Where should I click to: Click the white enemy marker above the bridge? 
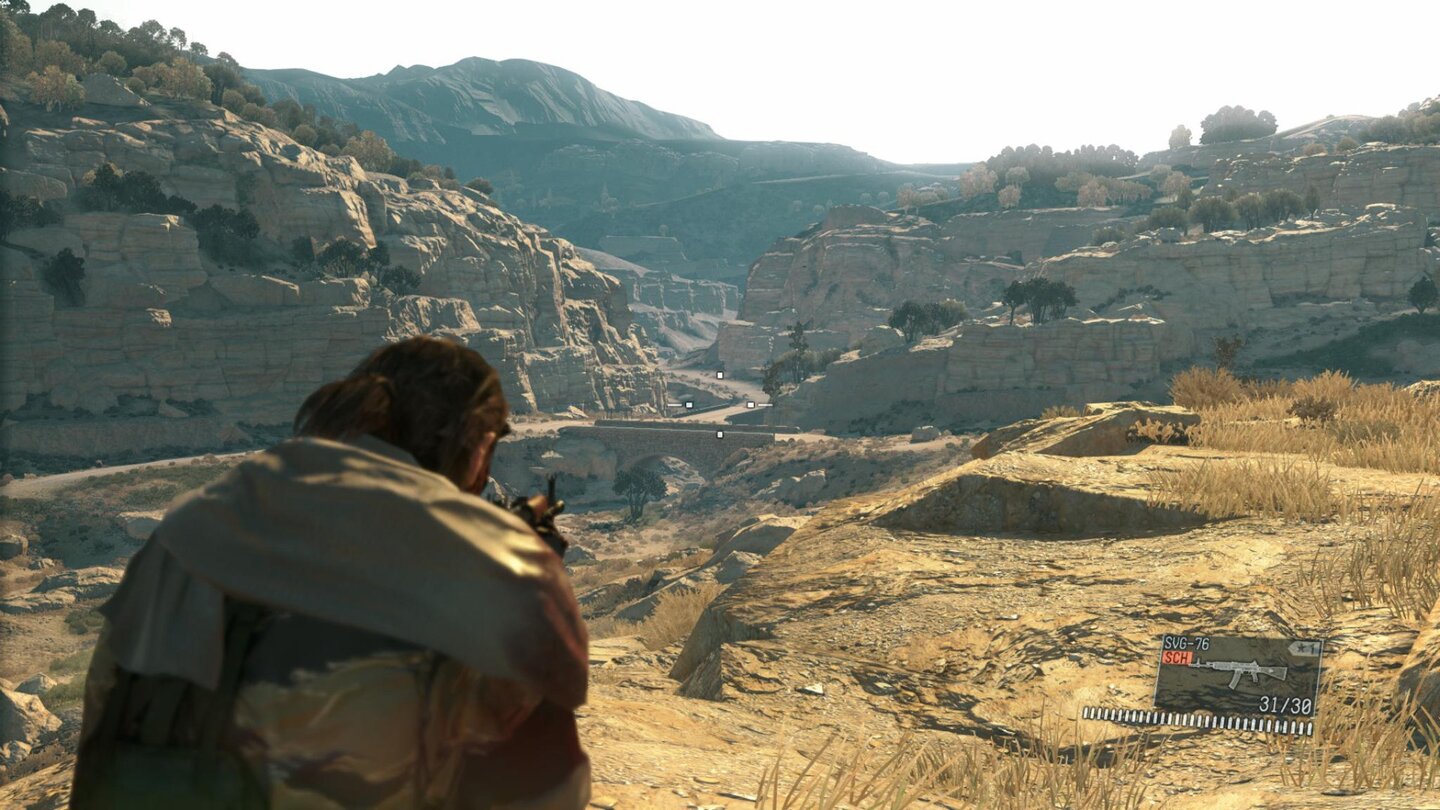[720, 375]
